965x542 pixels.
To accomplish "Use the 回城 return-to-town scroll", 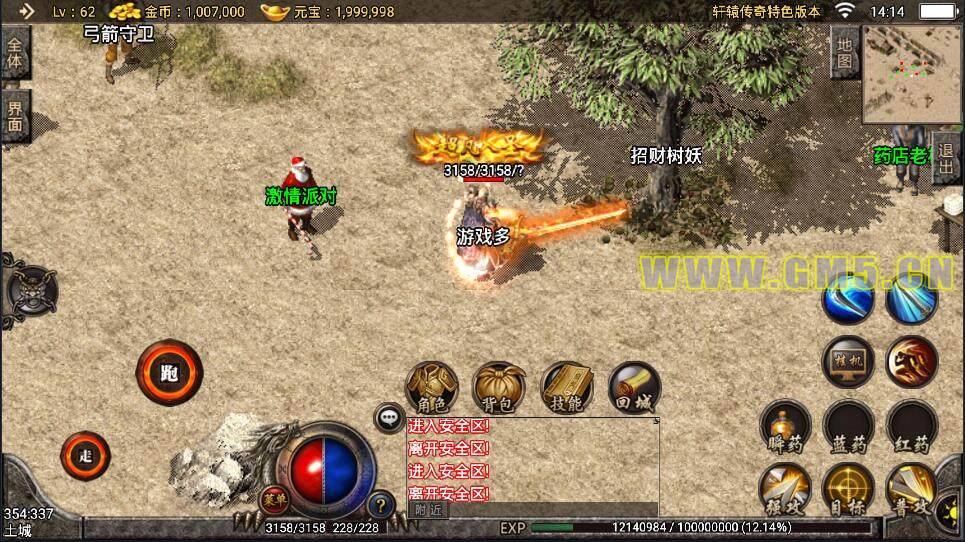I will pos(633,388).
